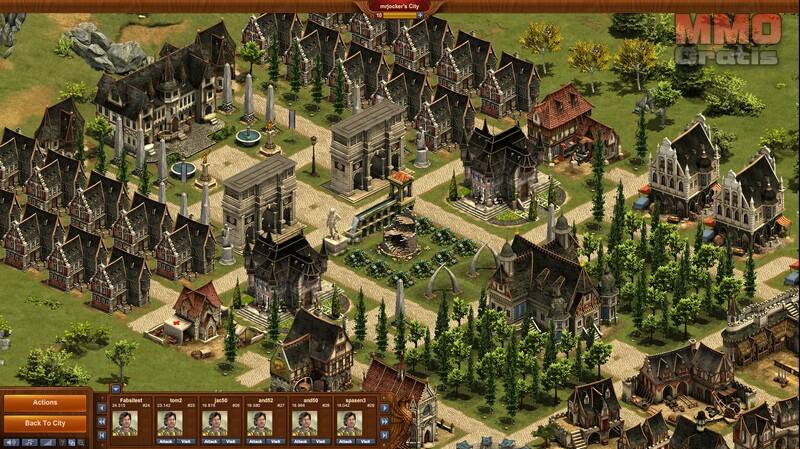Return with the Back To City button
The height and width of the screenshot is (449, 800).
[x=45, y=424]
